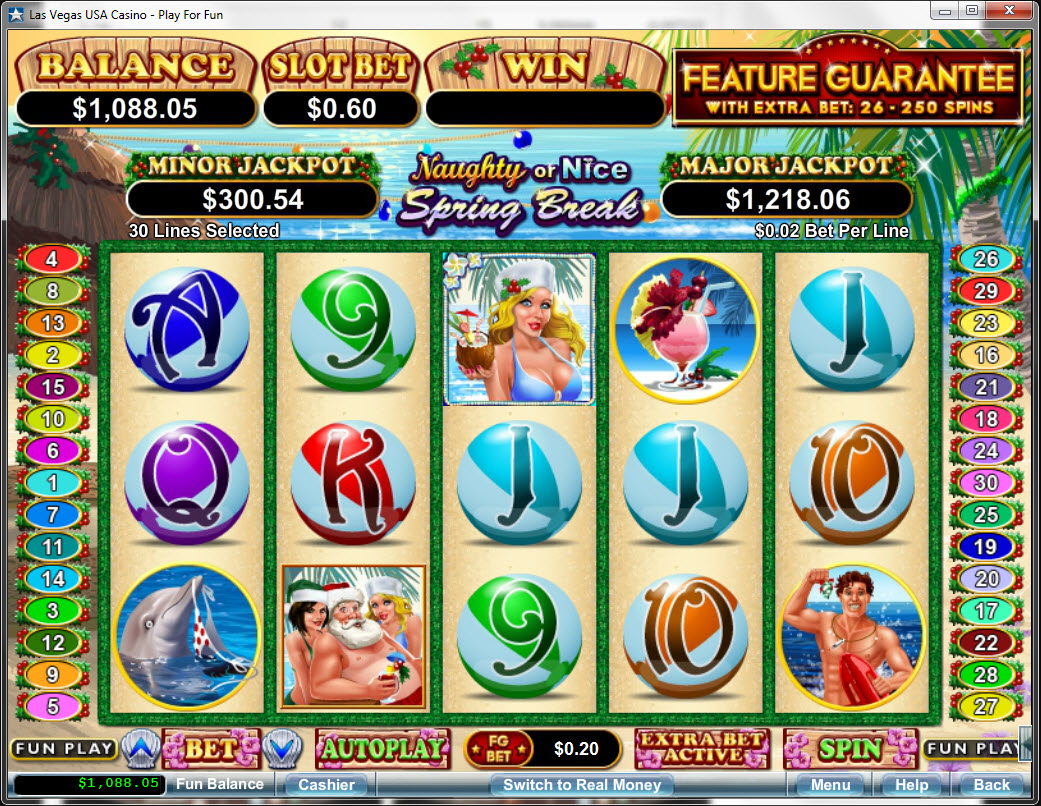Select payline number 15

pos(52,387)
